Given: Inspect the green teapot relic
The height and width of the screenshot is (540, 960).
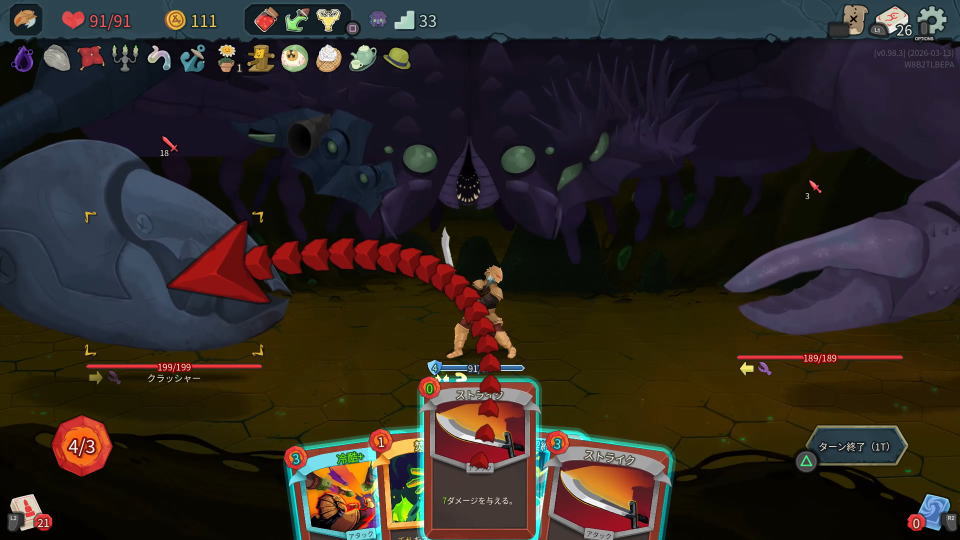Looking at the screenshot, I should (362, 58).
